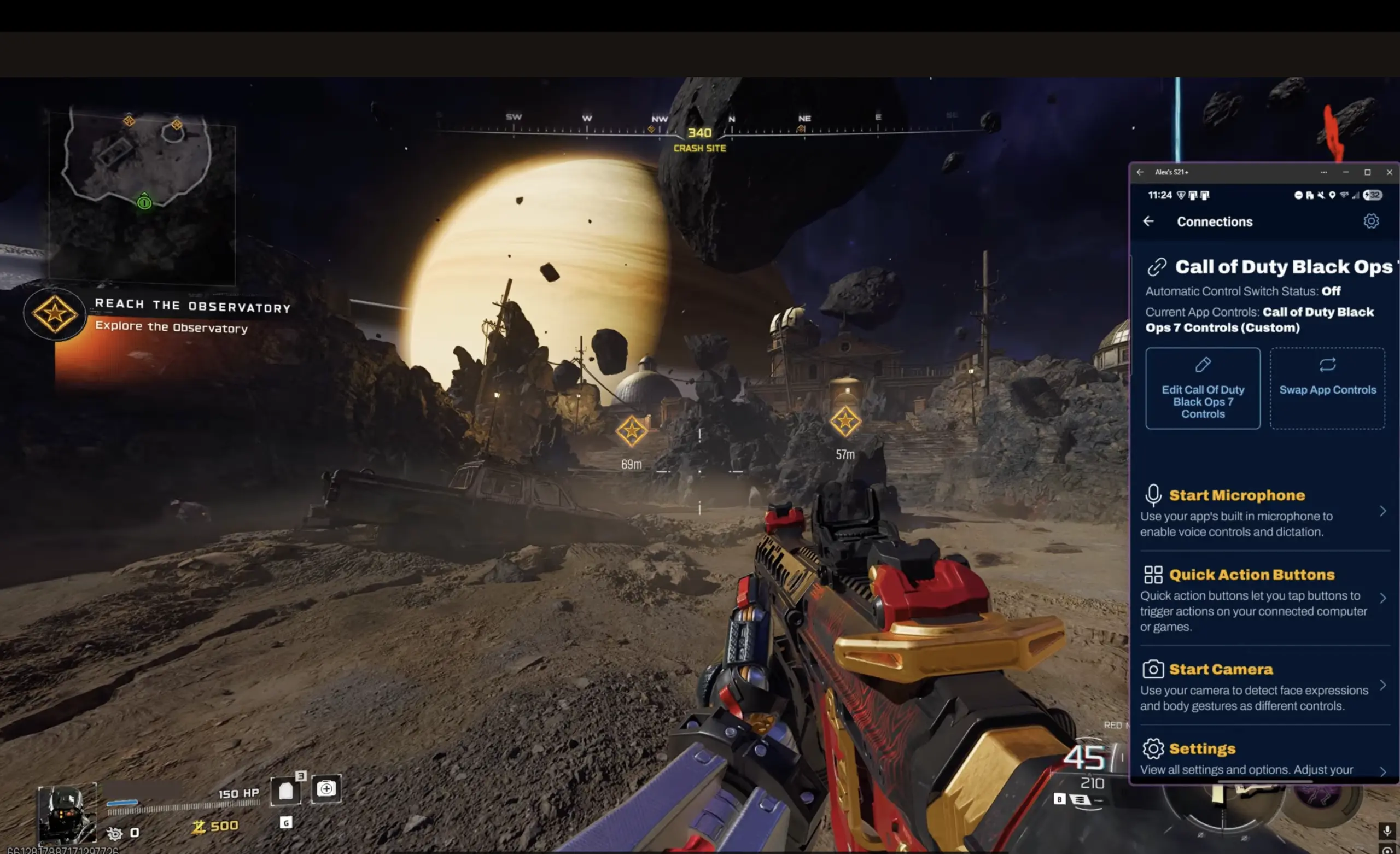Click the 57m objective waypoint marker

(x=845, y=422)
